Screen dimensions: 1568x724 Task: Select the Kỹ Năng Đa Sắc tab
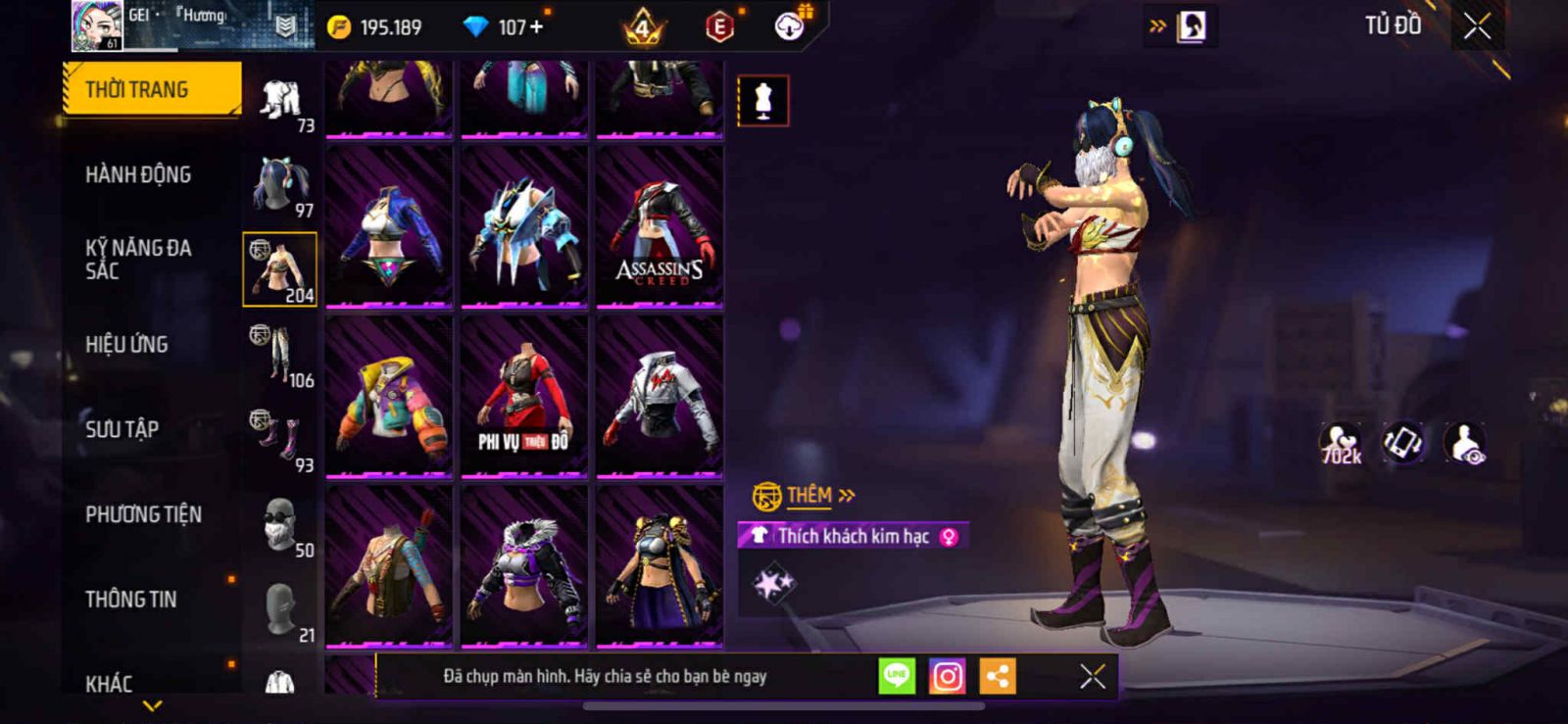pyautogui.click(x=138, y=260)
